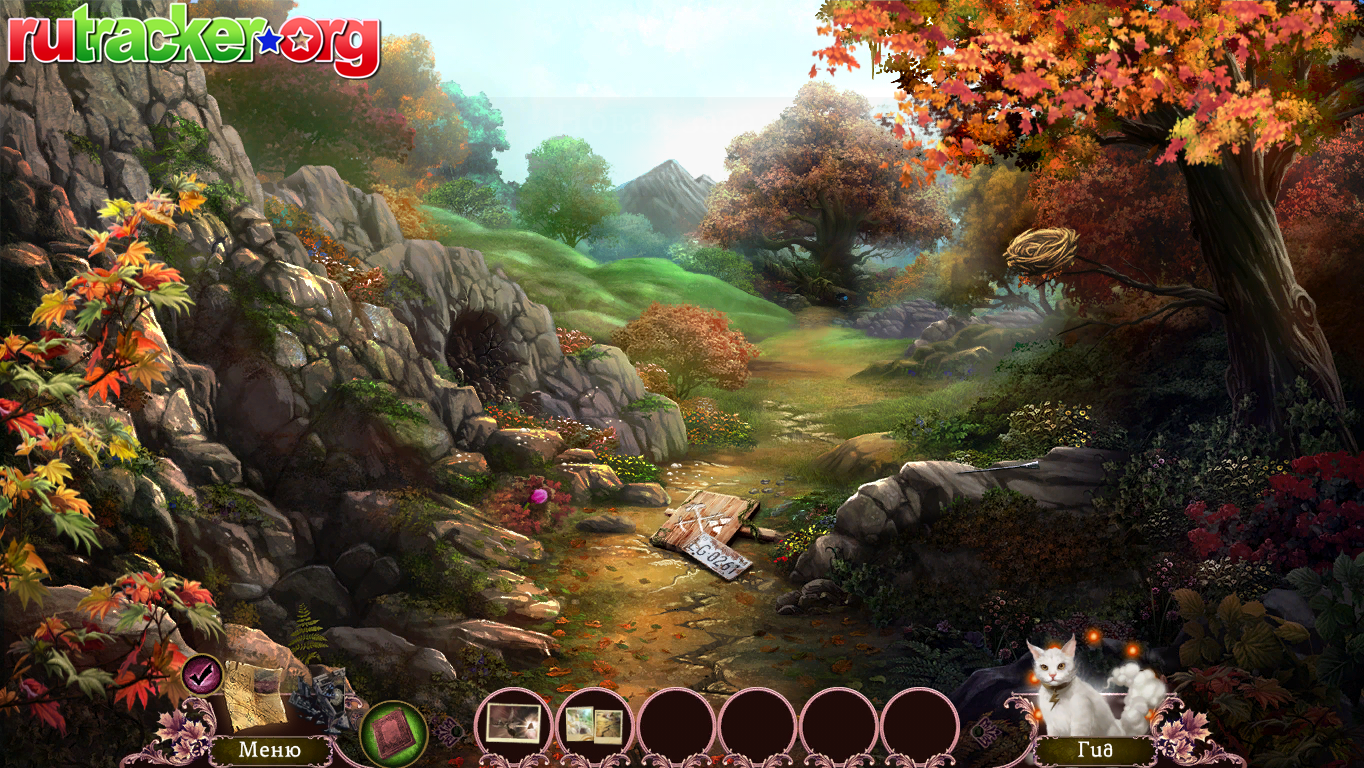Open the Меню button

(x=269, y=749)
